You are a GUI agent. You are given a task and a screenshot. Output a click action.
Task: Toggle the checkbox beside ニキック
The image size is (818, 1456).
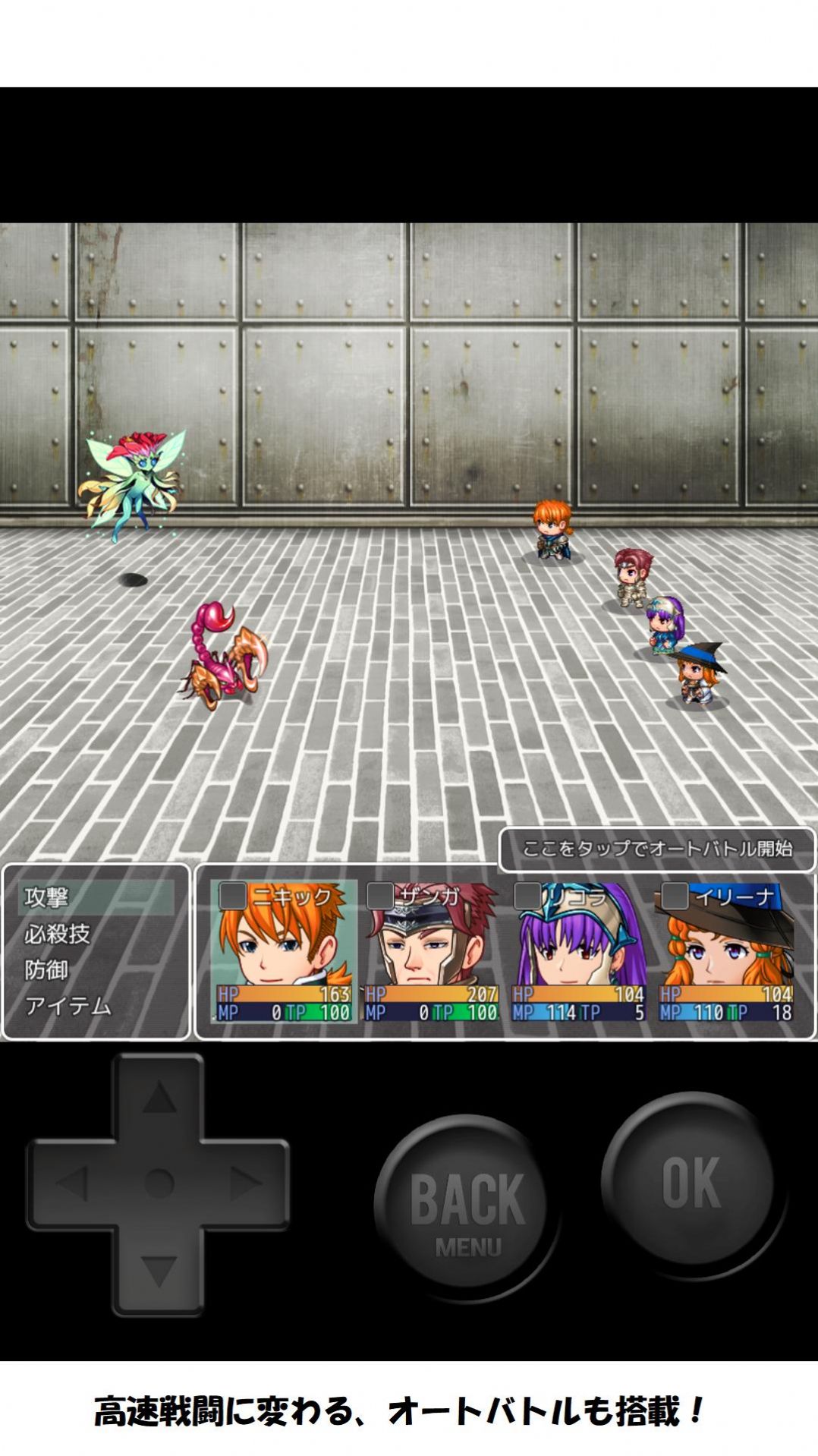coord(232,896)
